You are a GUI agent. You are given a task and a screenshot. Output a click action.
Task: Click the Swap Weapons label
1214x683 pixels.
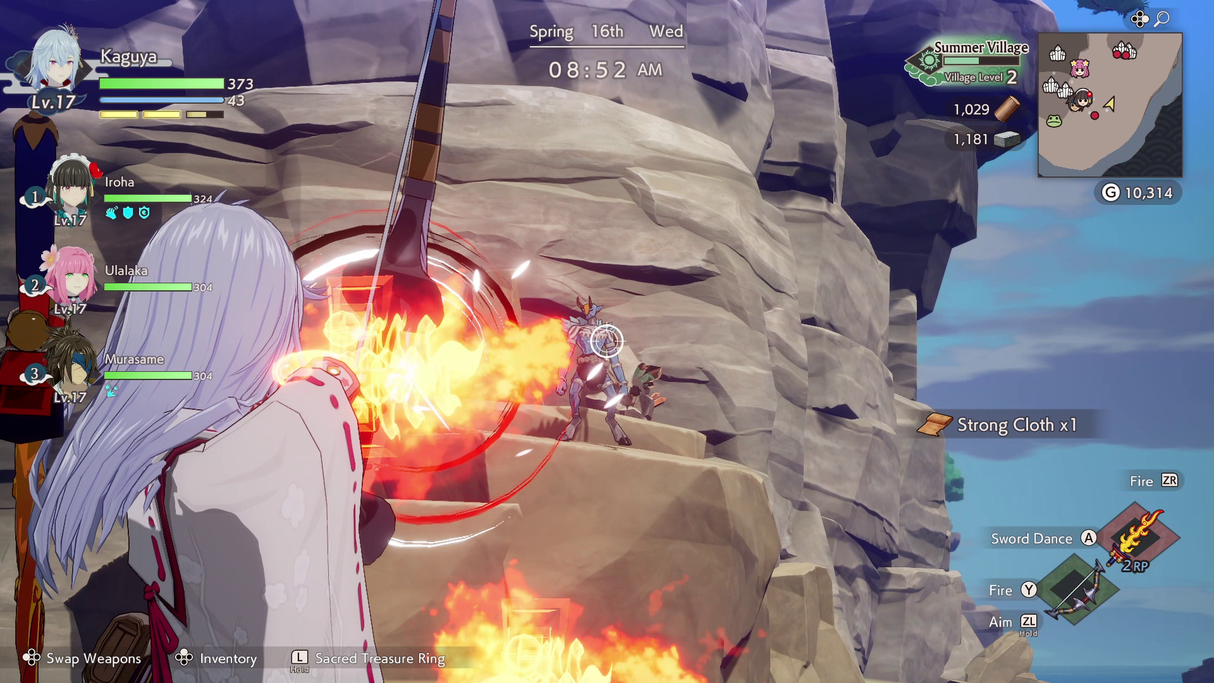coord(93,658)
